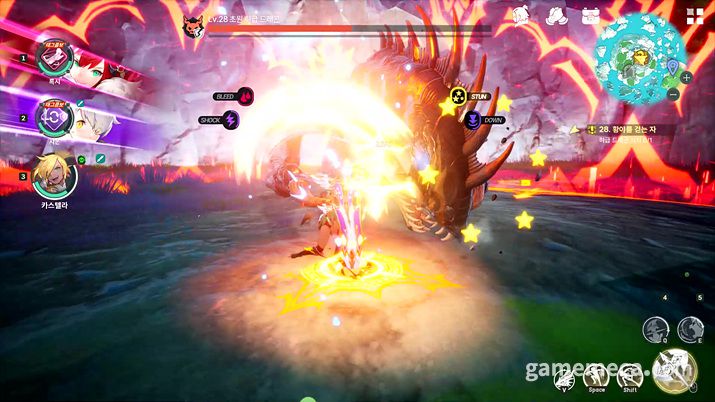Screen dimensions: 715x402
Task: Open the calendar events icon
Action: tap(589, 16)
